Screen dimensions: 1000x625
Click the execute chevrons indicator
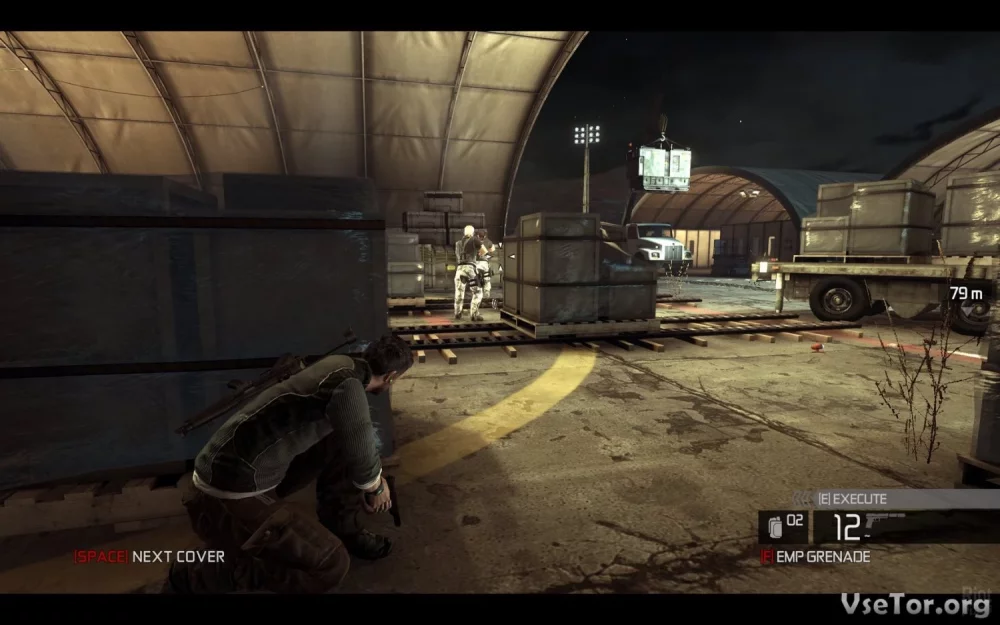(802, 498)
